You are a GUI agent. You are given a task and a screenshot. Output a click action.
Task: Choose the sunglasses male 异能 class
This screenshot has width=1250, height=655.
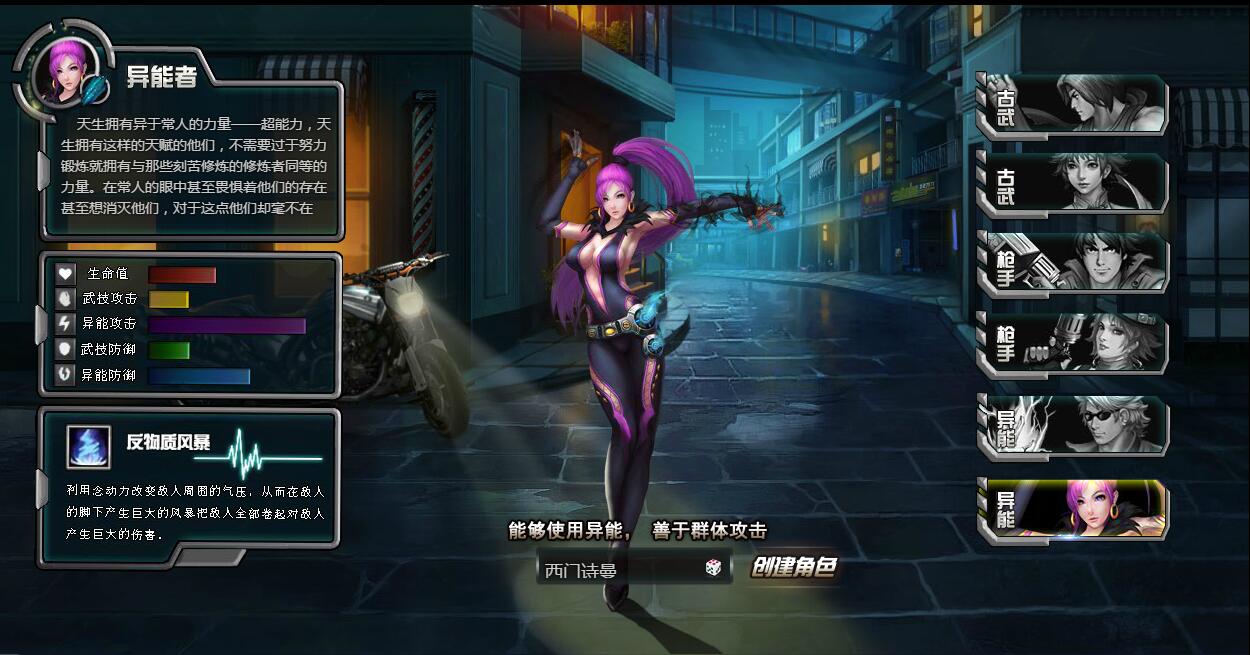(x=1075, y=427)
